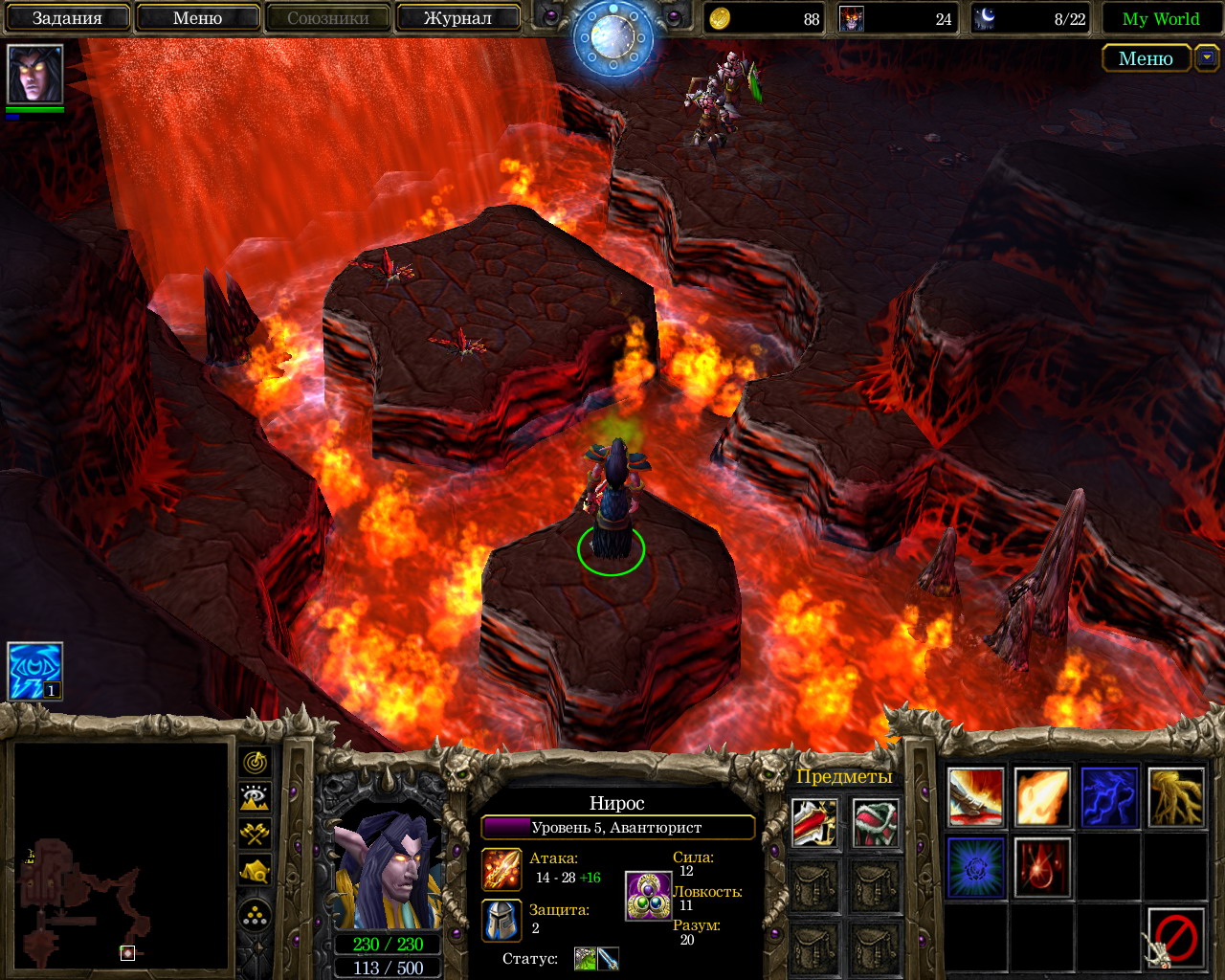The image size is (1225, 980).
Task: Activate the minimap signal ping button
Action: click(x=255, y=763)
